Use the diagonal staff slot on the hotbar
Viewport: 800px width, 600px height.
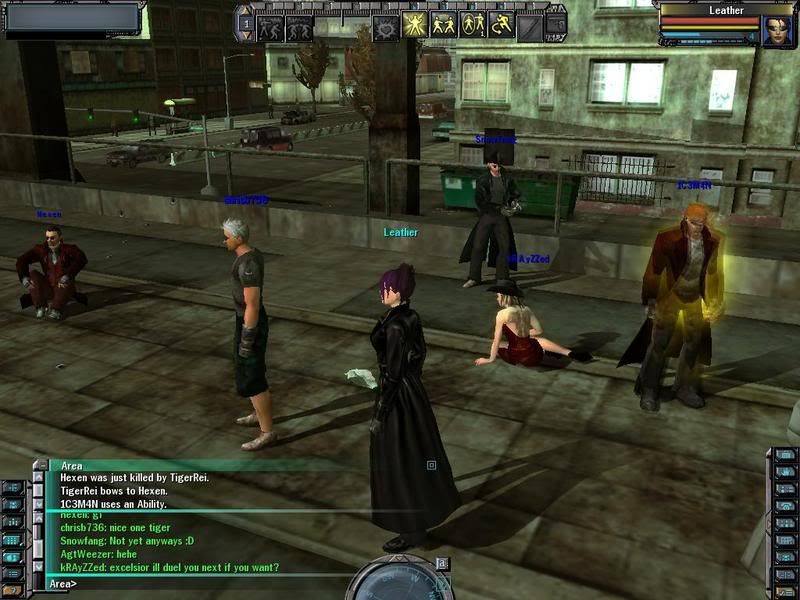pyautogui.click(x=530, y=26)
